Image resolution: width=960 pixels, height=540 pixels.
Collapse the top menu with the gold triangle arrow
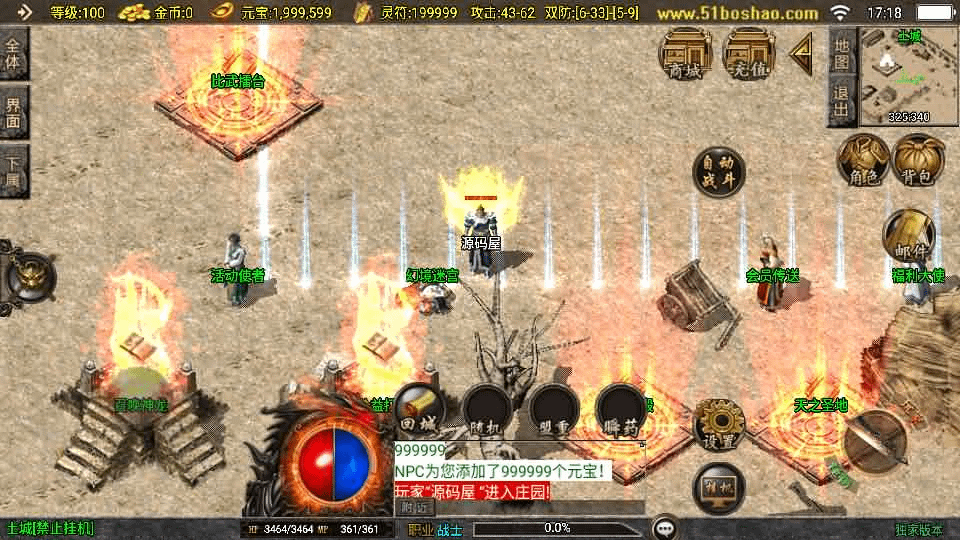[801, 54]
